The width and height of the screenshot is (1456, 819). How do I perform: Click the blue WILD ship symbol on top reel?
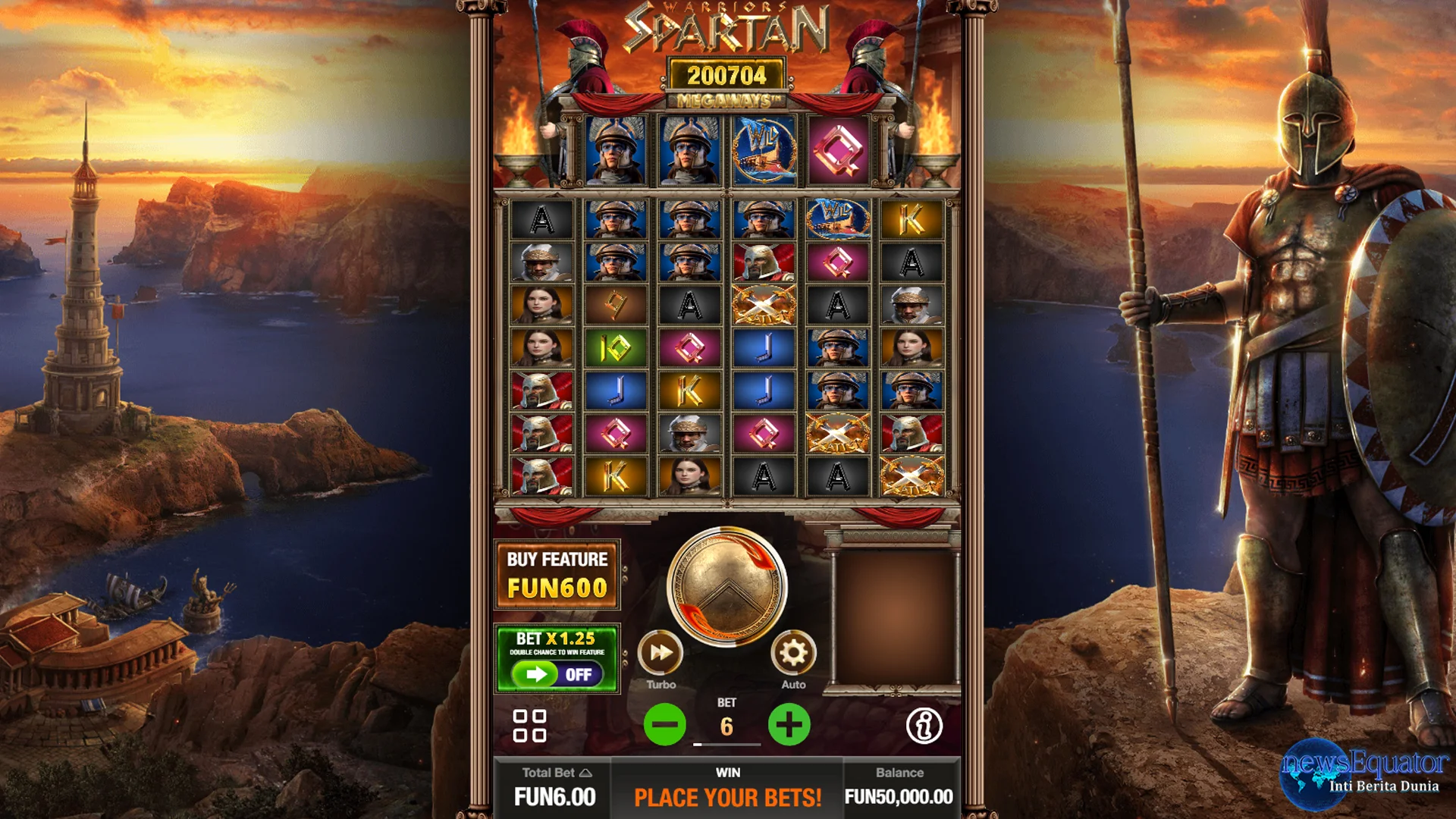tap(763, 151)
